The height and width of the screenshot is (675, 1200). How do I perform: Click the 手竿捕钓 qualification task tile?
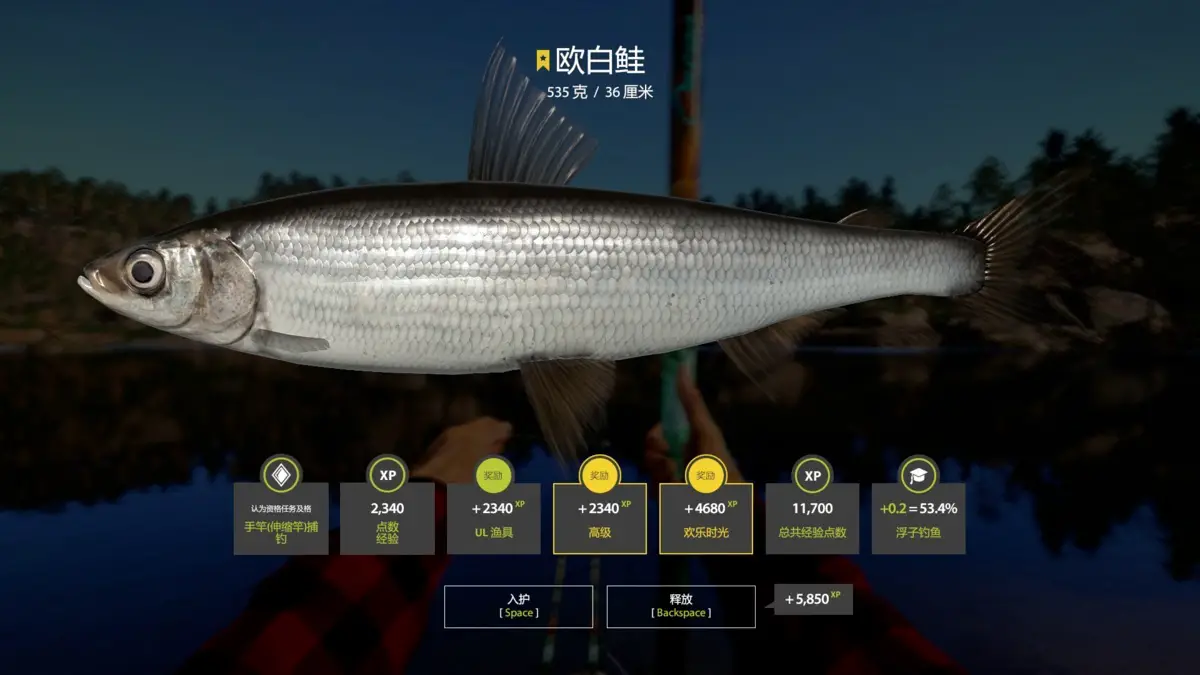281,518
